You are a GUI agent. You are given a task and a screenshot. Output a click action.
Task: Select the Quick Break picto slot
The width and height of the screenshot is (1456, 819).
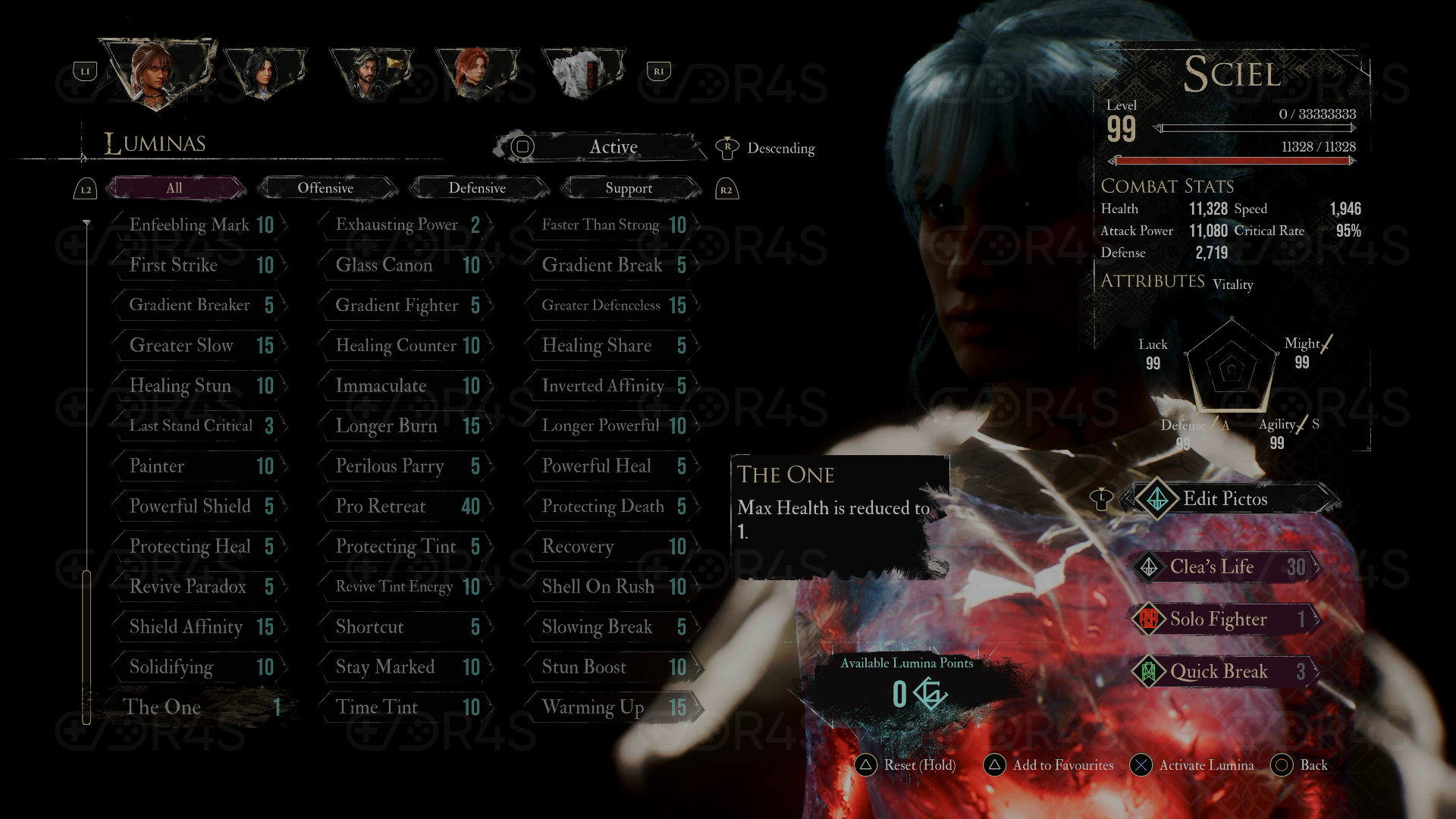[1225, 671]
